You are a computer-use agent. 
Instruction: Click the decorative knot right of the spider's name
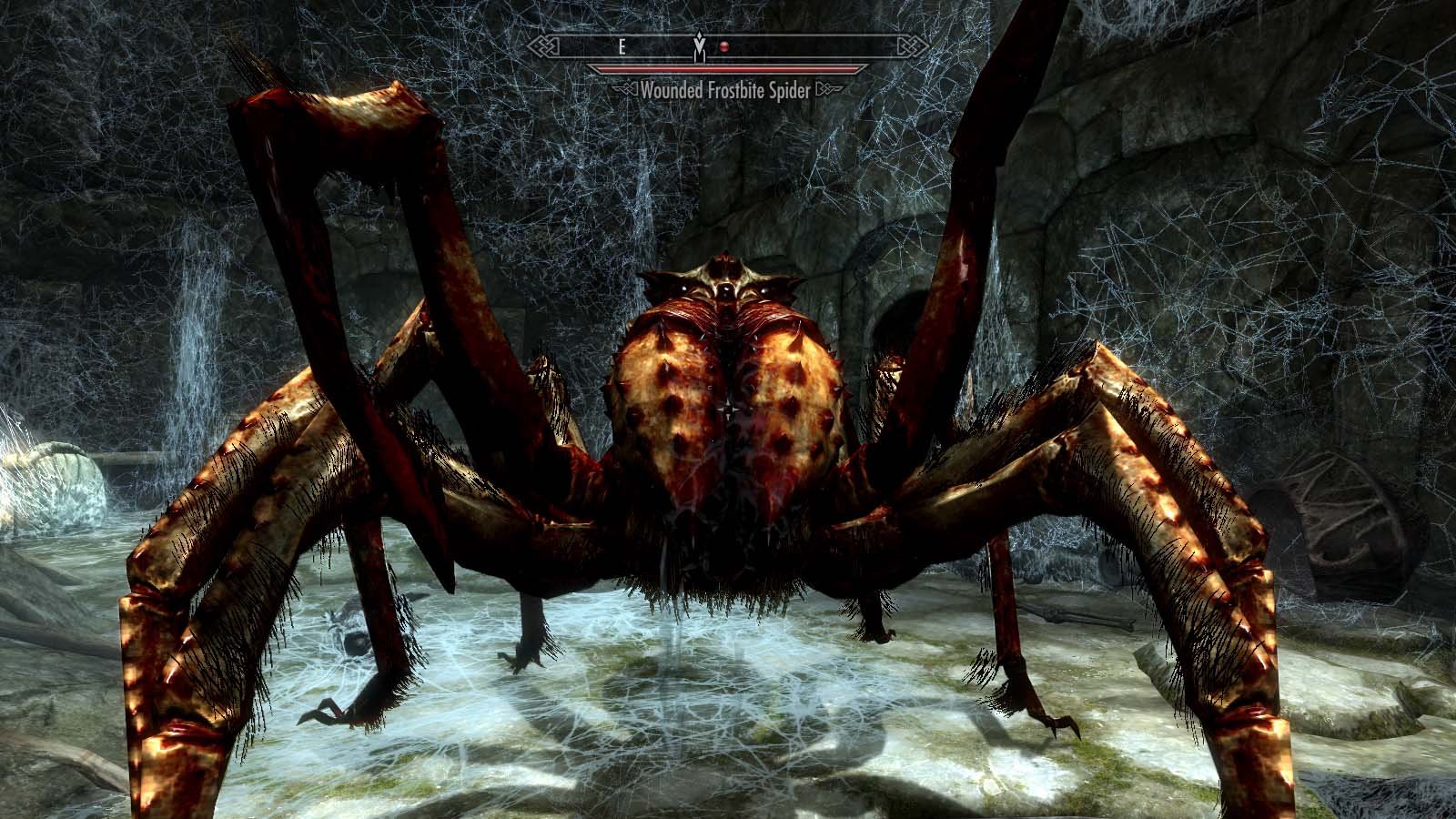pos(831,88)
